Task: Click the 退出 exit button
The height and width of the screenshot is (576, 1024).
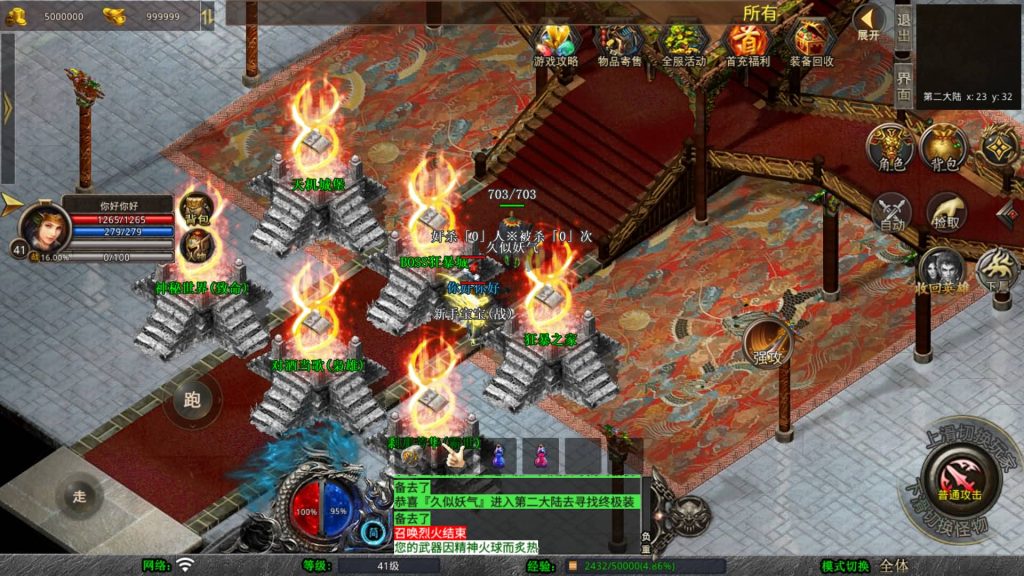Action: tap(903, 28)
